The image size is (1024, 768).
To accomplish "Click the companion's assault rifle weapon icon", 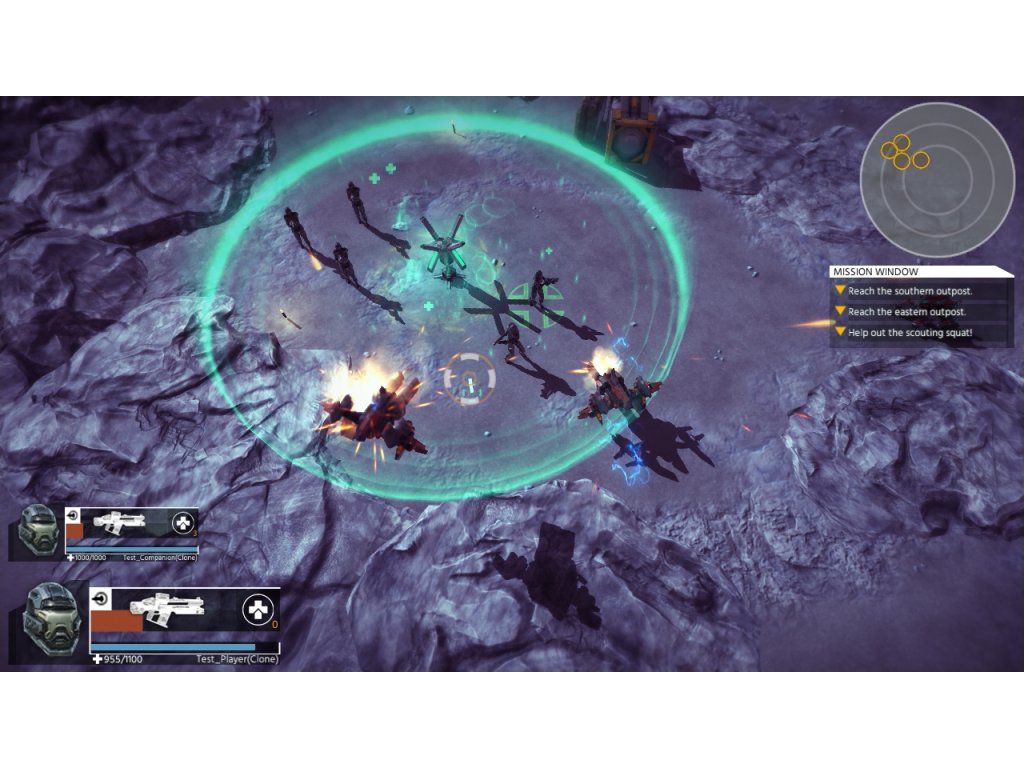I will click(x=119, y=522).
